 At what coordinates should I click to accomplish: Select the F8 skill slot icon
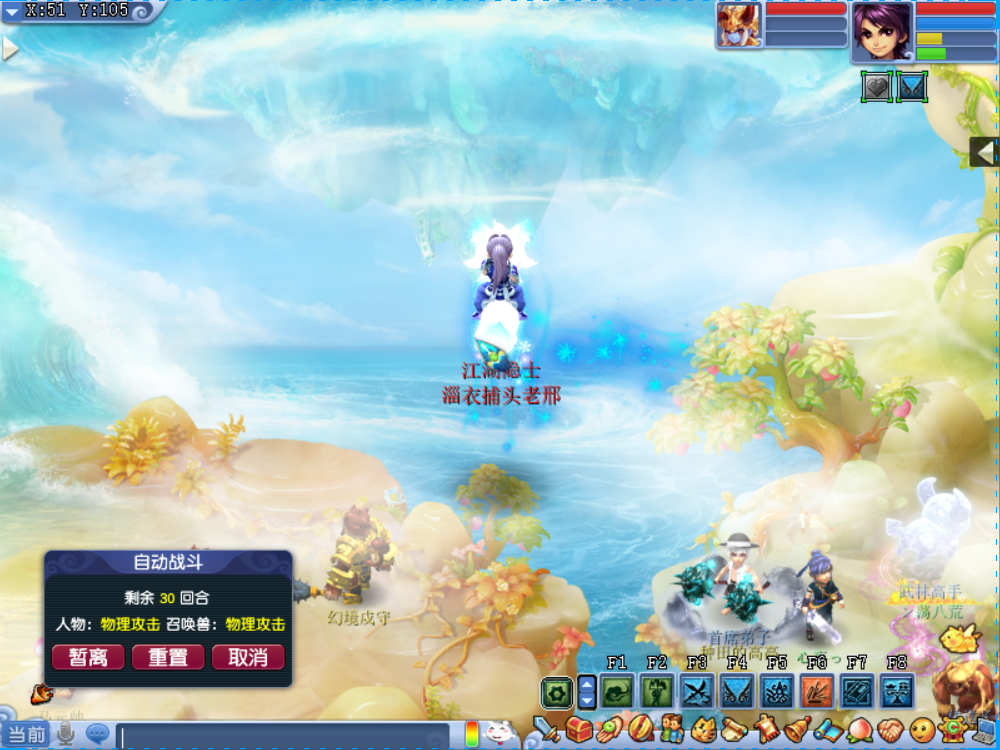[x=896, y=691]
